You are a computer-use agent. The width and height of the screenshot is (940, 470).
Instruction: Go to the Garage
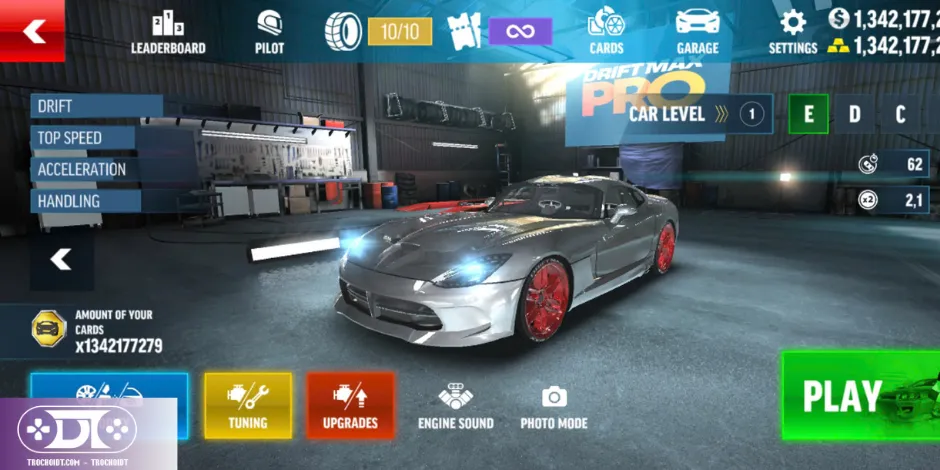(697, 33)
